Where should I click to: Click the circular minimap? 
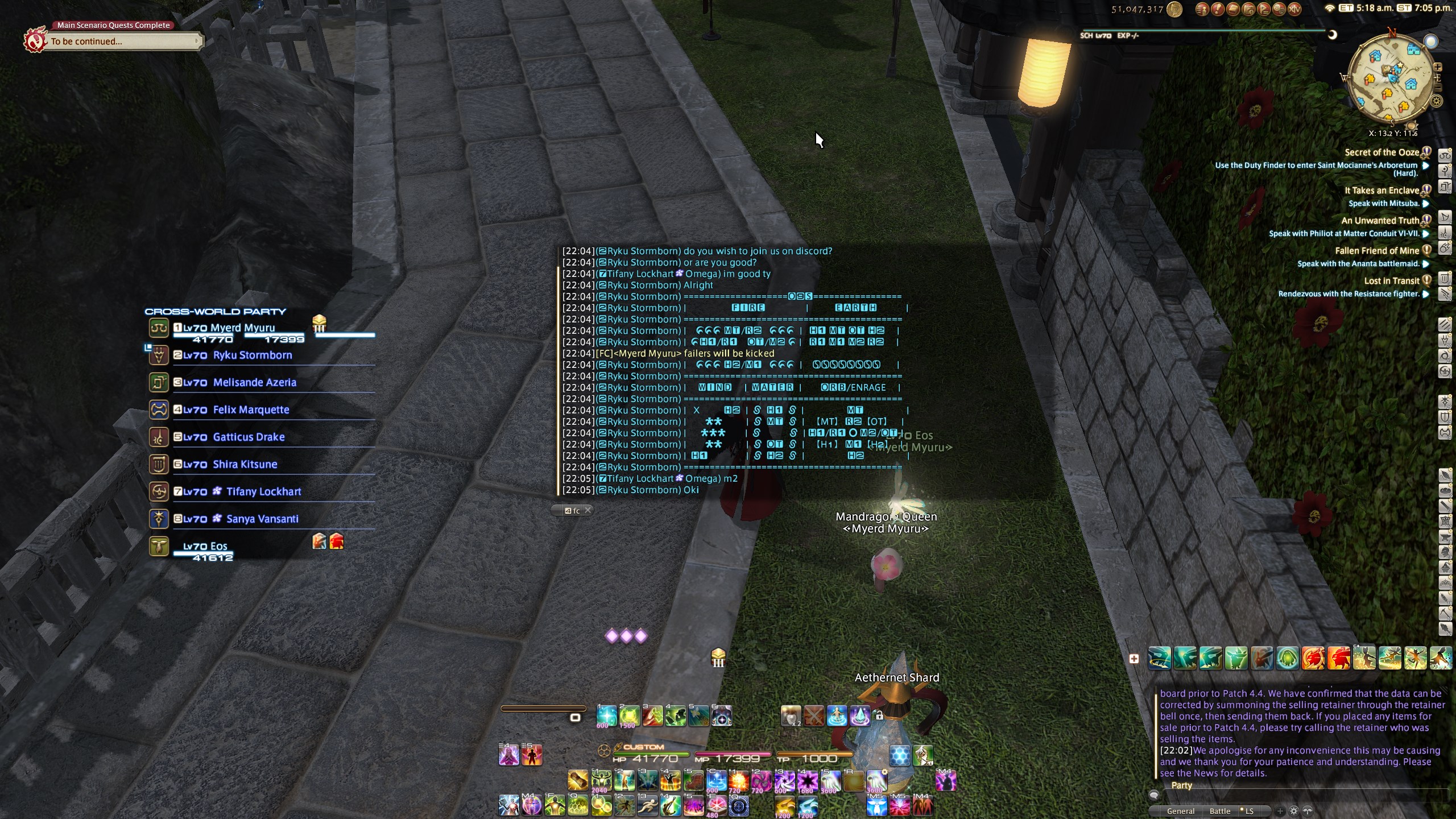coord(1391,81)
